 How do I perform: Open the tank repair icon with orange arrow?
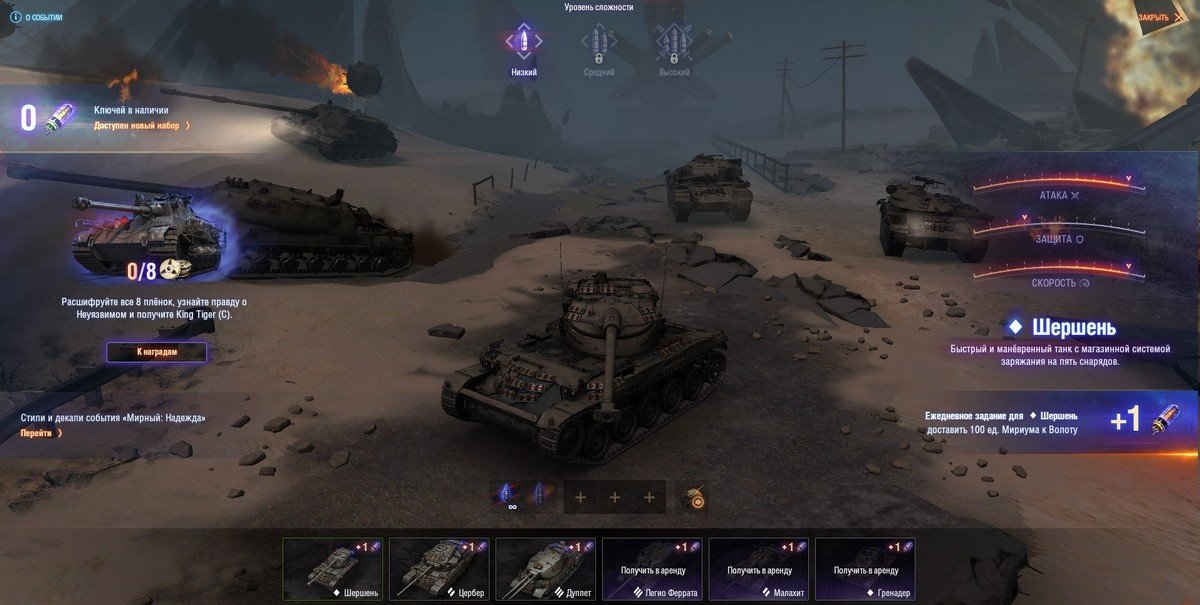click(x=693, y=496)
